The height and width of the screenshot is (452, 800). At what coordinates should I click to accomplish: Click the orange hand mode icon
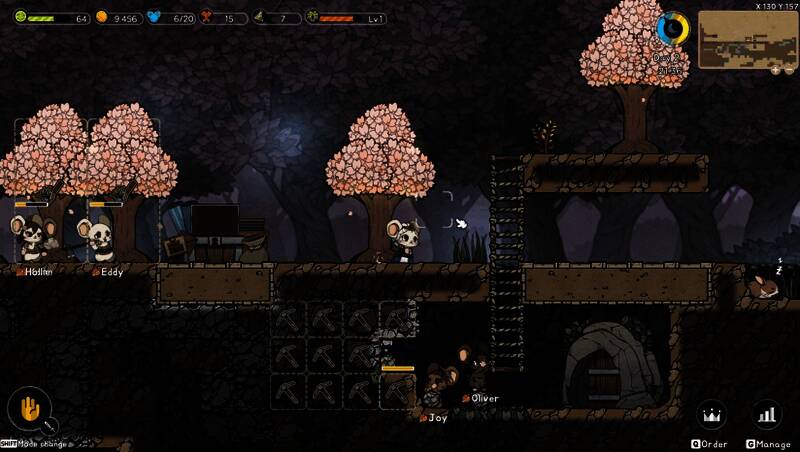coord(30,409)
